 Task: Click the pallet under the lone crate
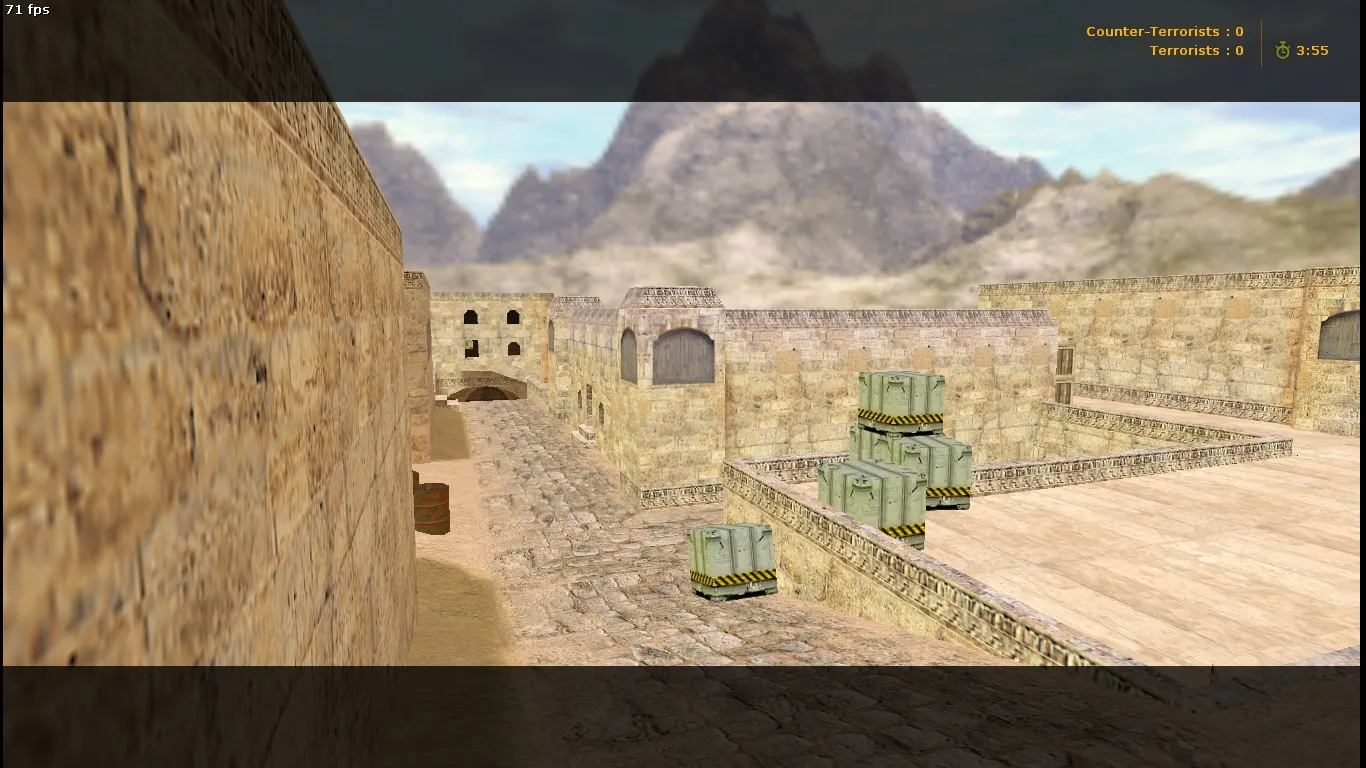point(733,592)
